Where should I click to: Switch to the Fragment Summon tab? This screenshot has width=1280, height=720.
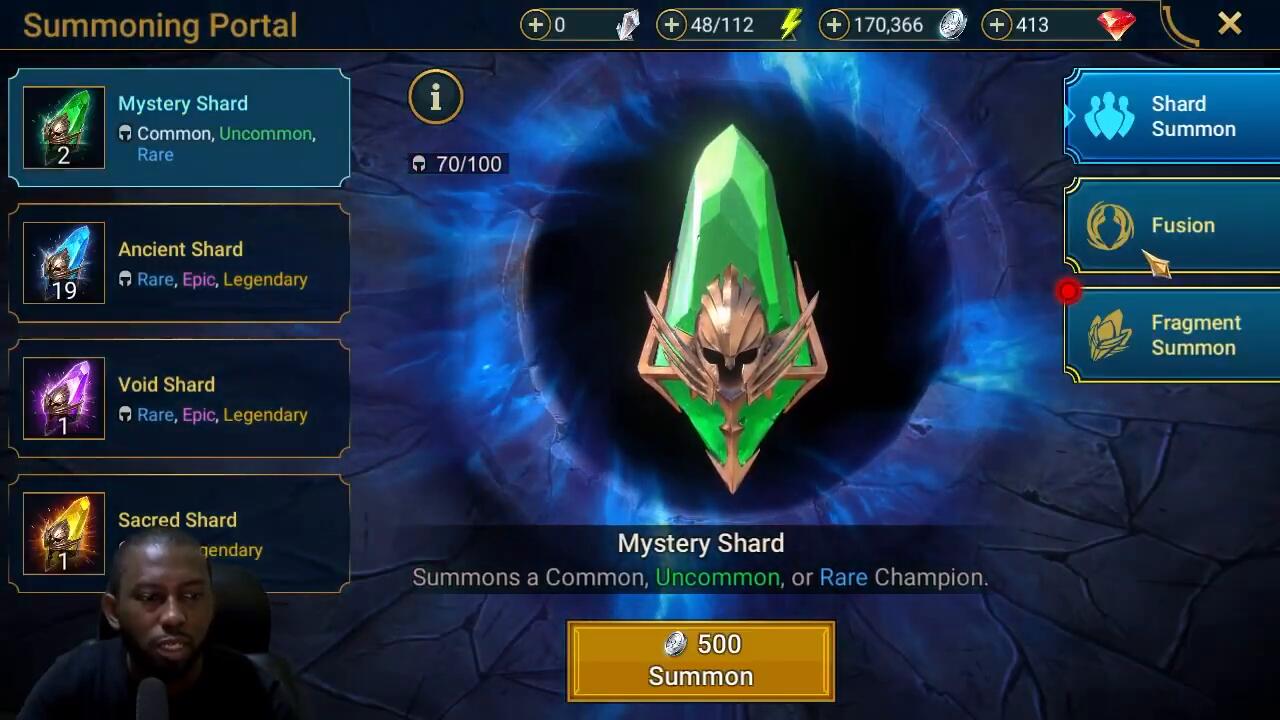tap(1172, 335)
